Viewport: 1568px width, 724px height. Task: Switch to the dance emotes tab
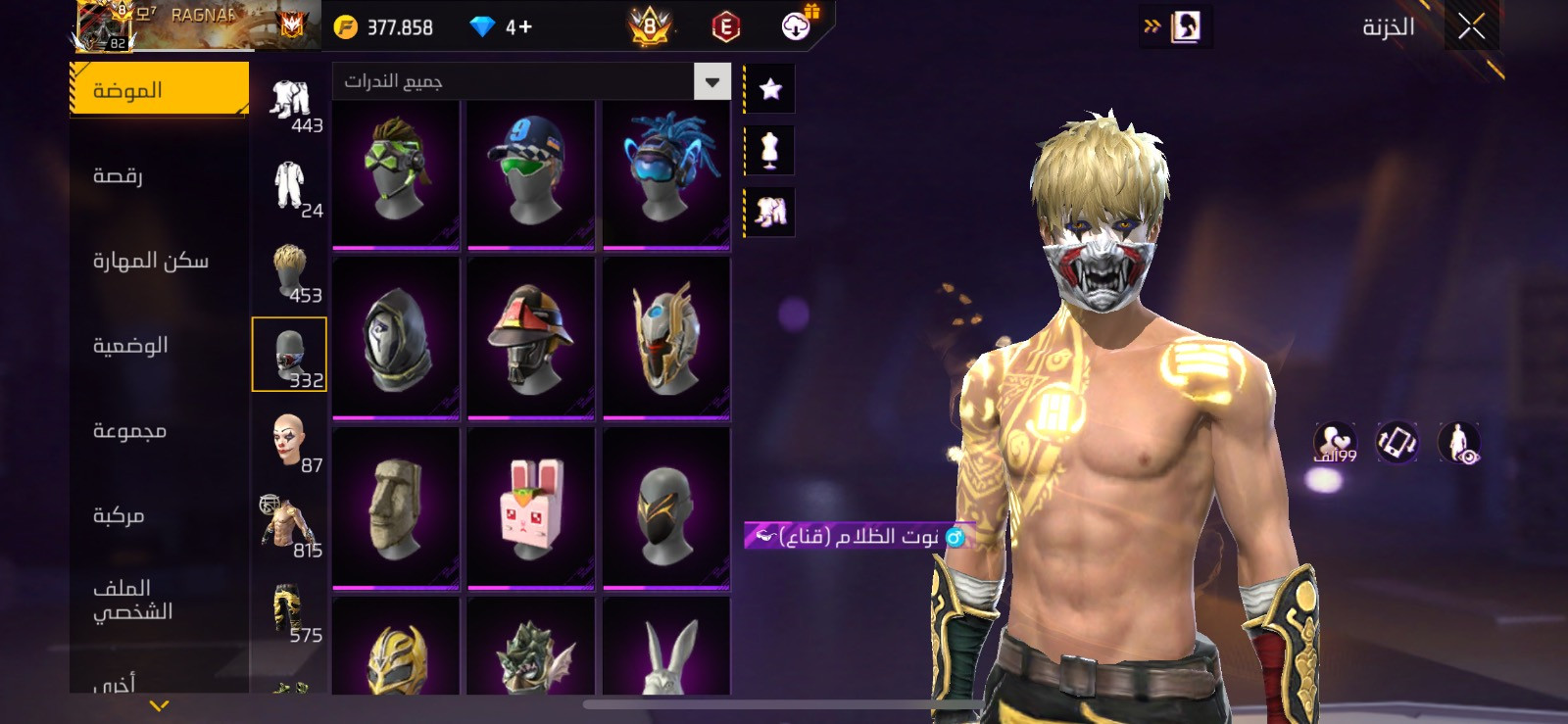click(x=118, y=175)
